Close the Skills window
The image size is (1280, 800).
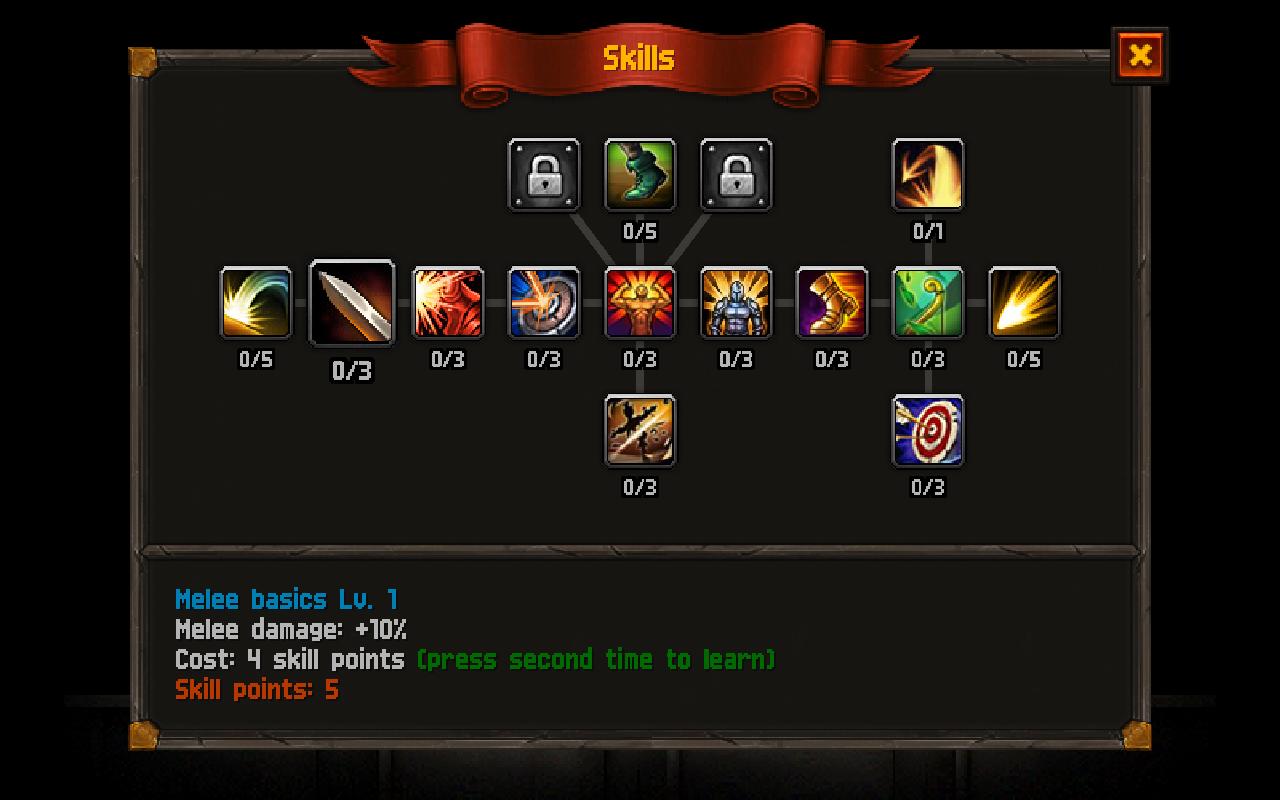click(1141, 56)
